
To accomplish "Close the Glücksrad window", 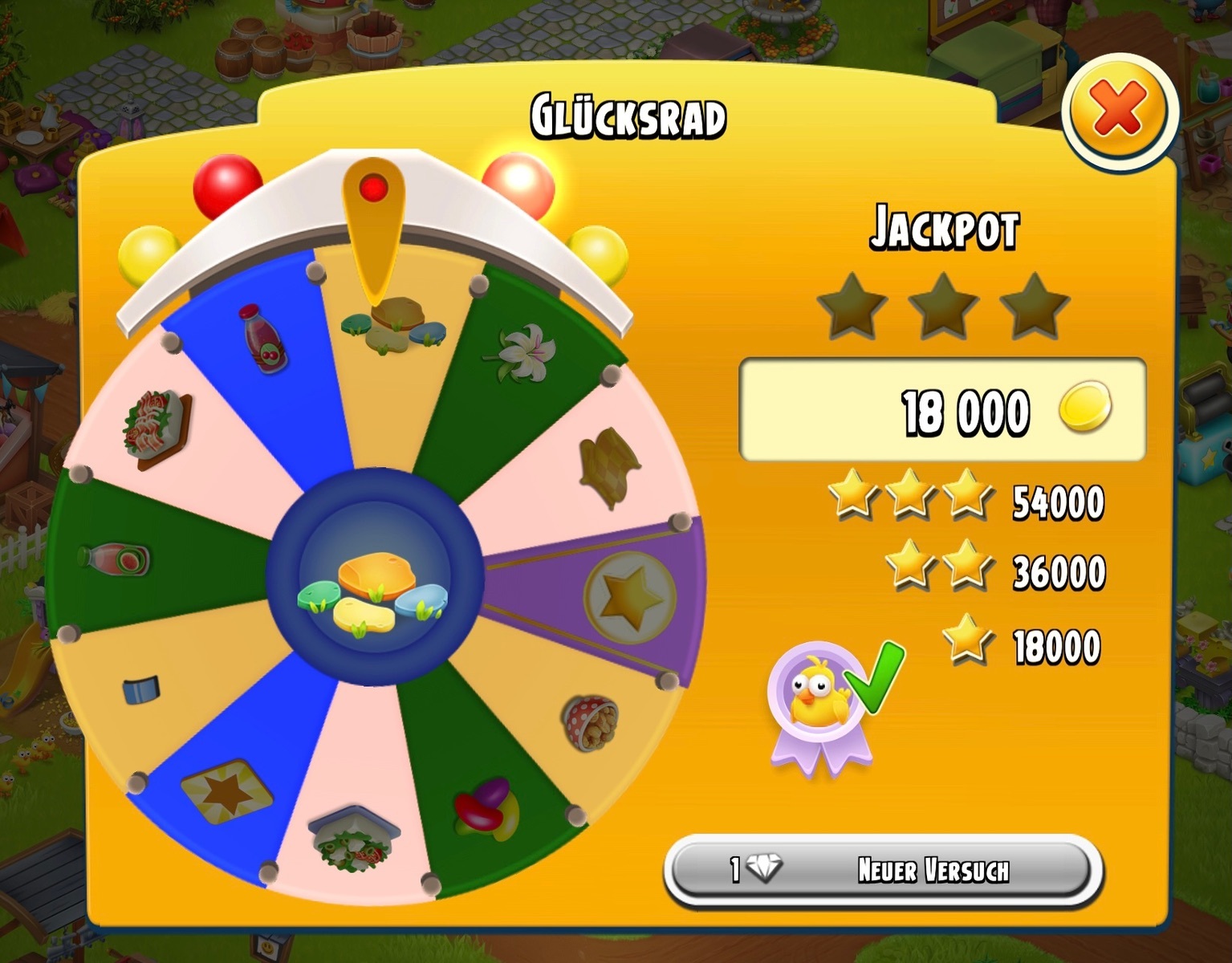I will pyautogui.click(x=1118, y=109).
